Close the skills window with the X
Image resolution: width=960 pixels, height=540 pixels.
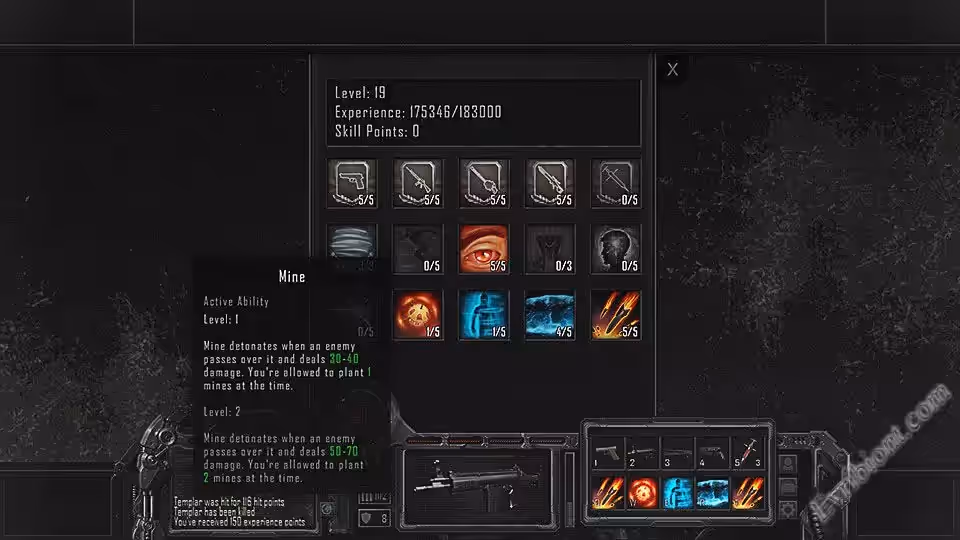point(673,70)
